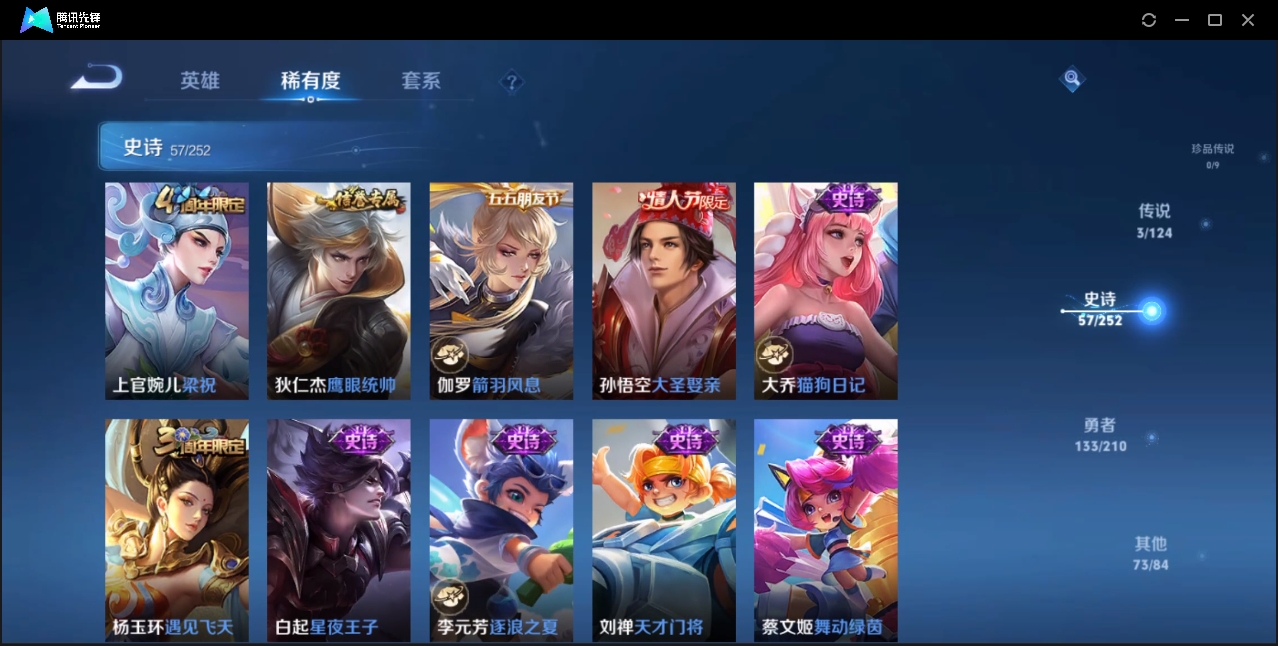Minimize the emulator window
The image size is (1278, 646).
pyautogui.click(x=1182, y=20)
